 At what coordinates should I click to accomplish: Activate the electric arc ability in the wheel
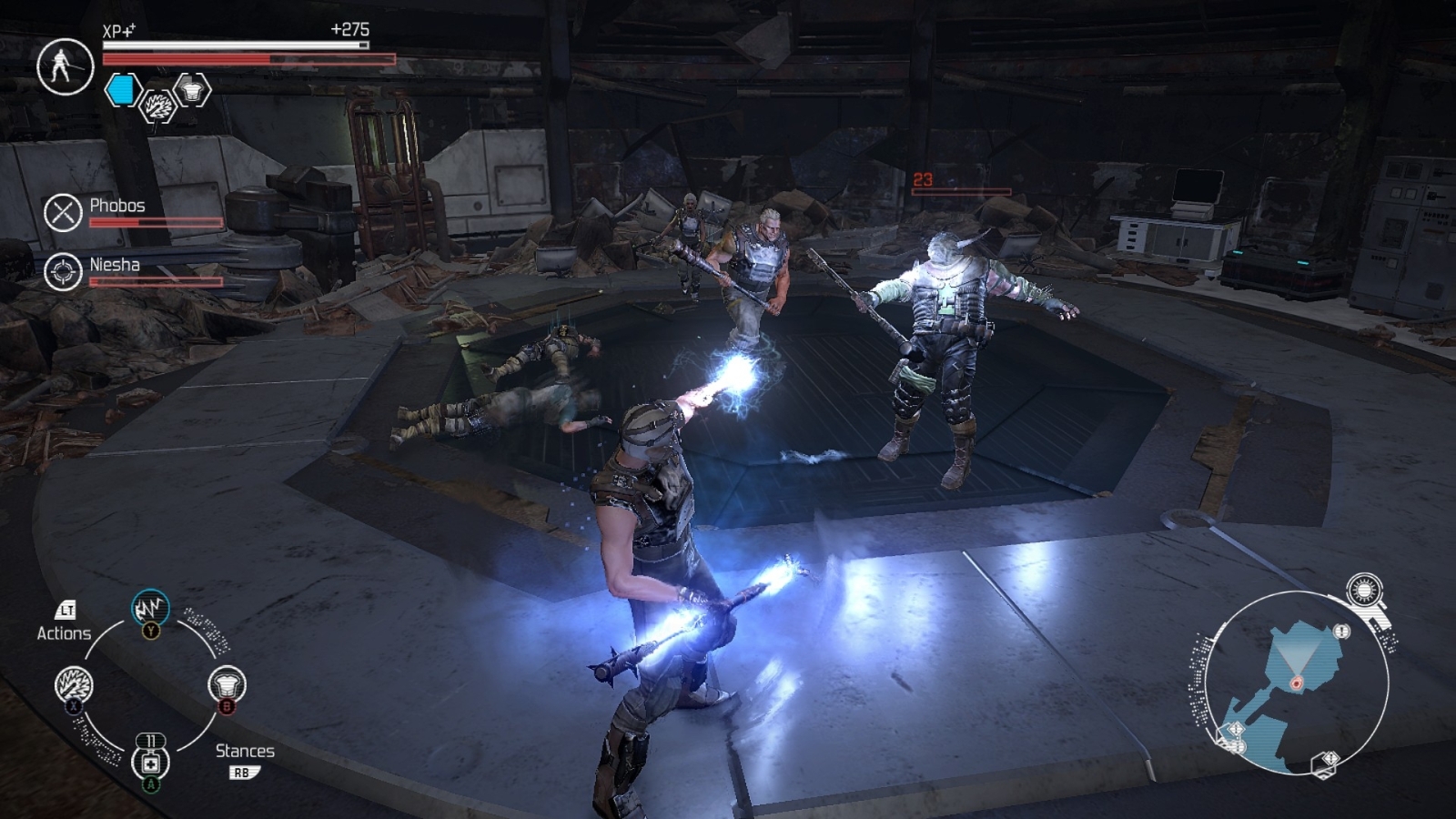click(150, 608)
